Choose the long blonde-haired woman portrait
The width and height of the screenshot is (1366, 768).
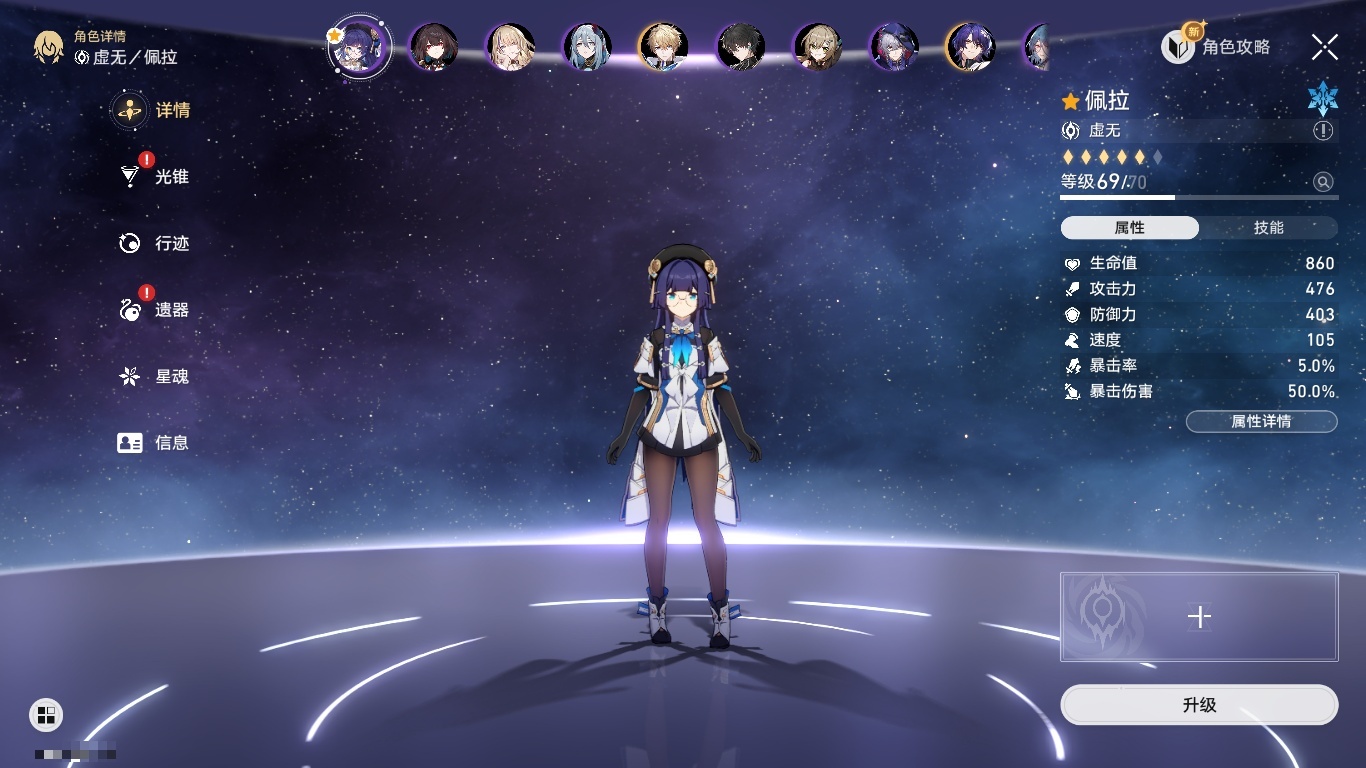click(510, 47)
